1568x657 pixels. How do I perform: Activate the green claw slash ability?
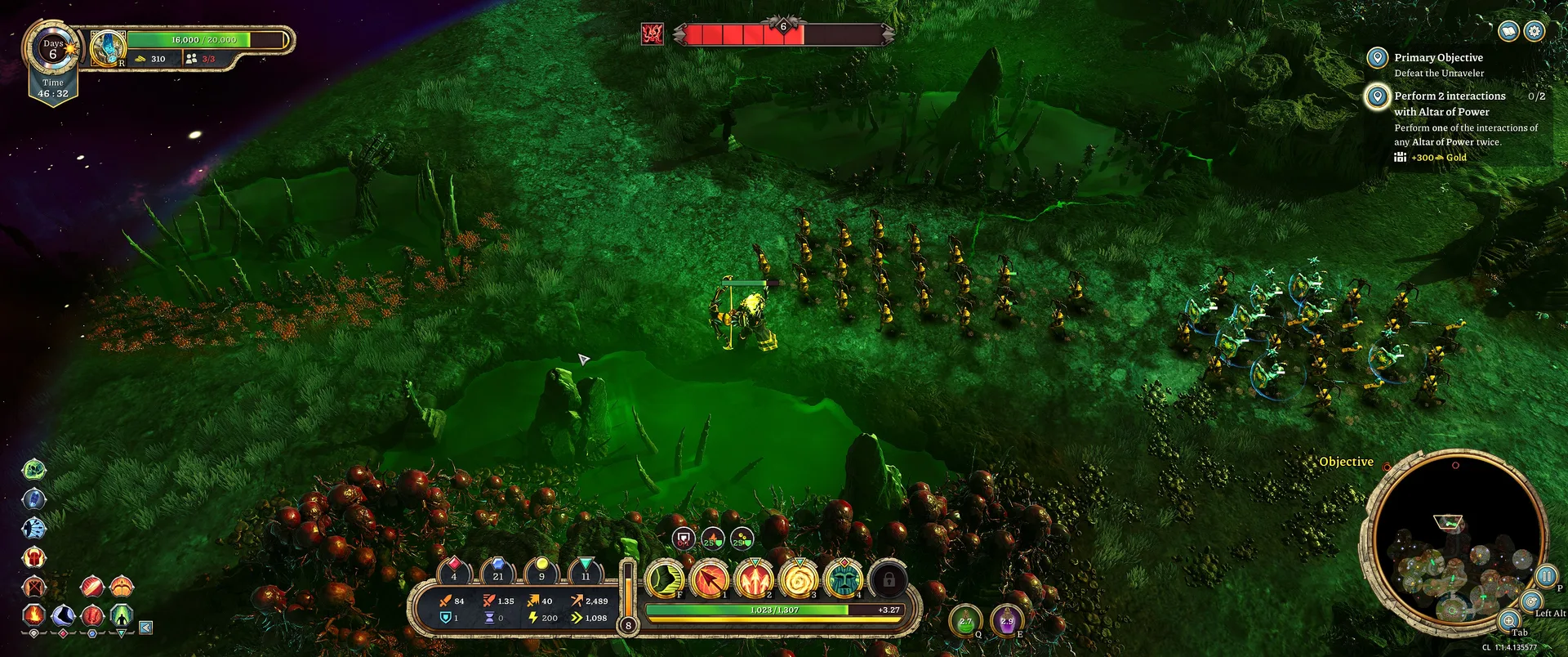(x=665, y=579)
